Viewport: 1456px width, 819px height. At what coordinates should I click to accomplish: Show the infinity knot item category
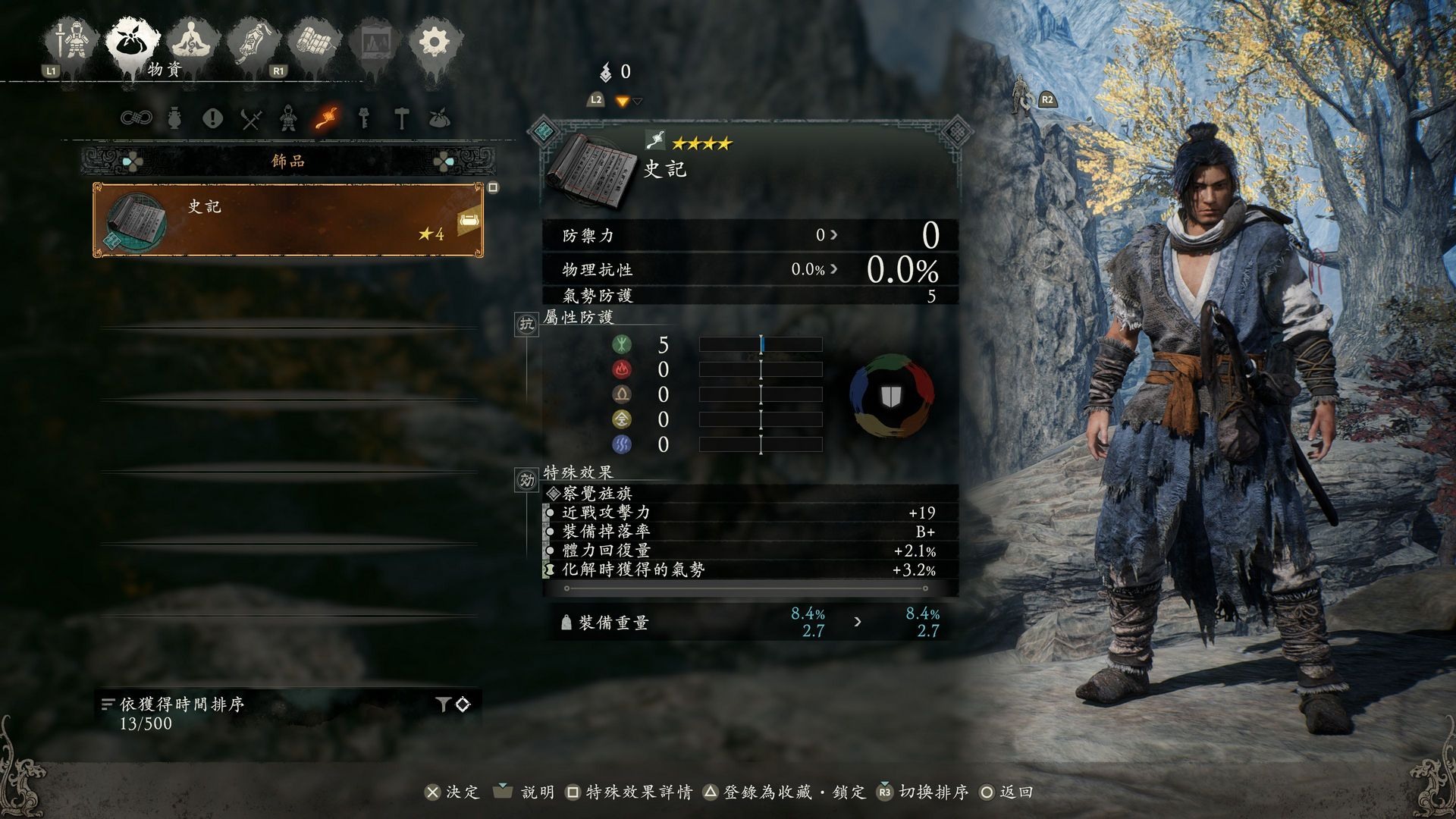(136, 118)
